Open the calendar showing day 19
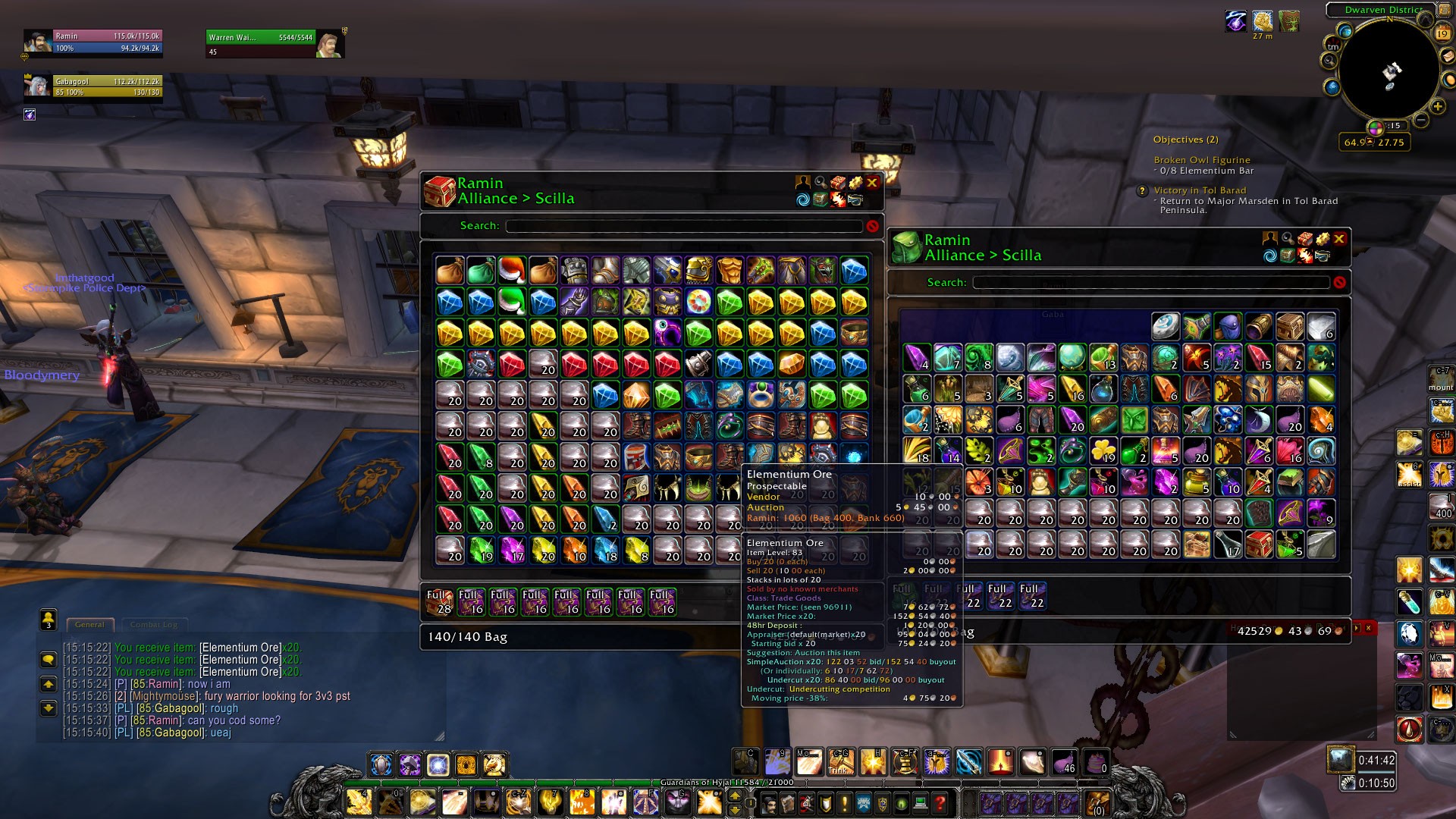 coord(1442,33)
